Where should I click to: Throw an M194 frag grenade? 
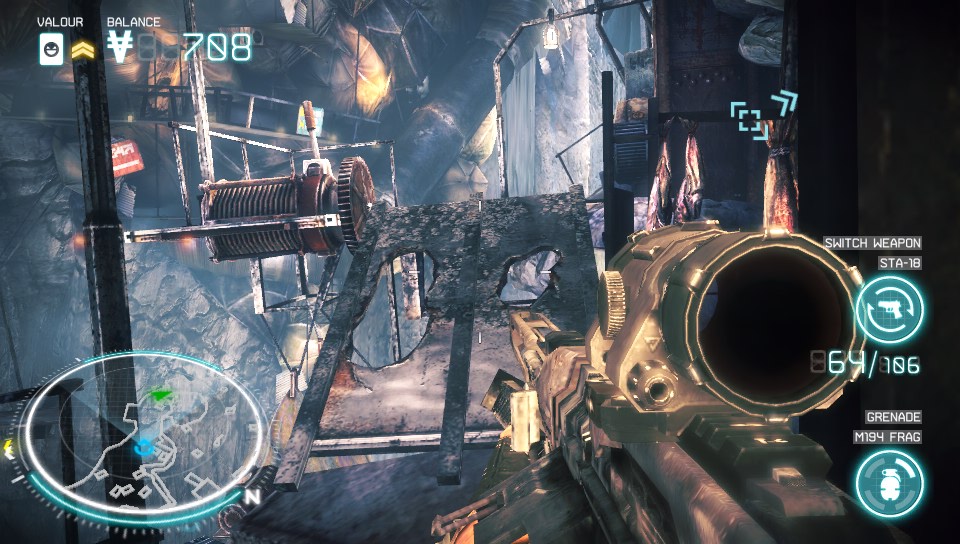coord(889,483)
